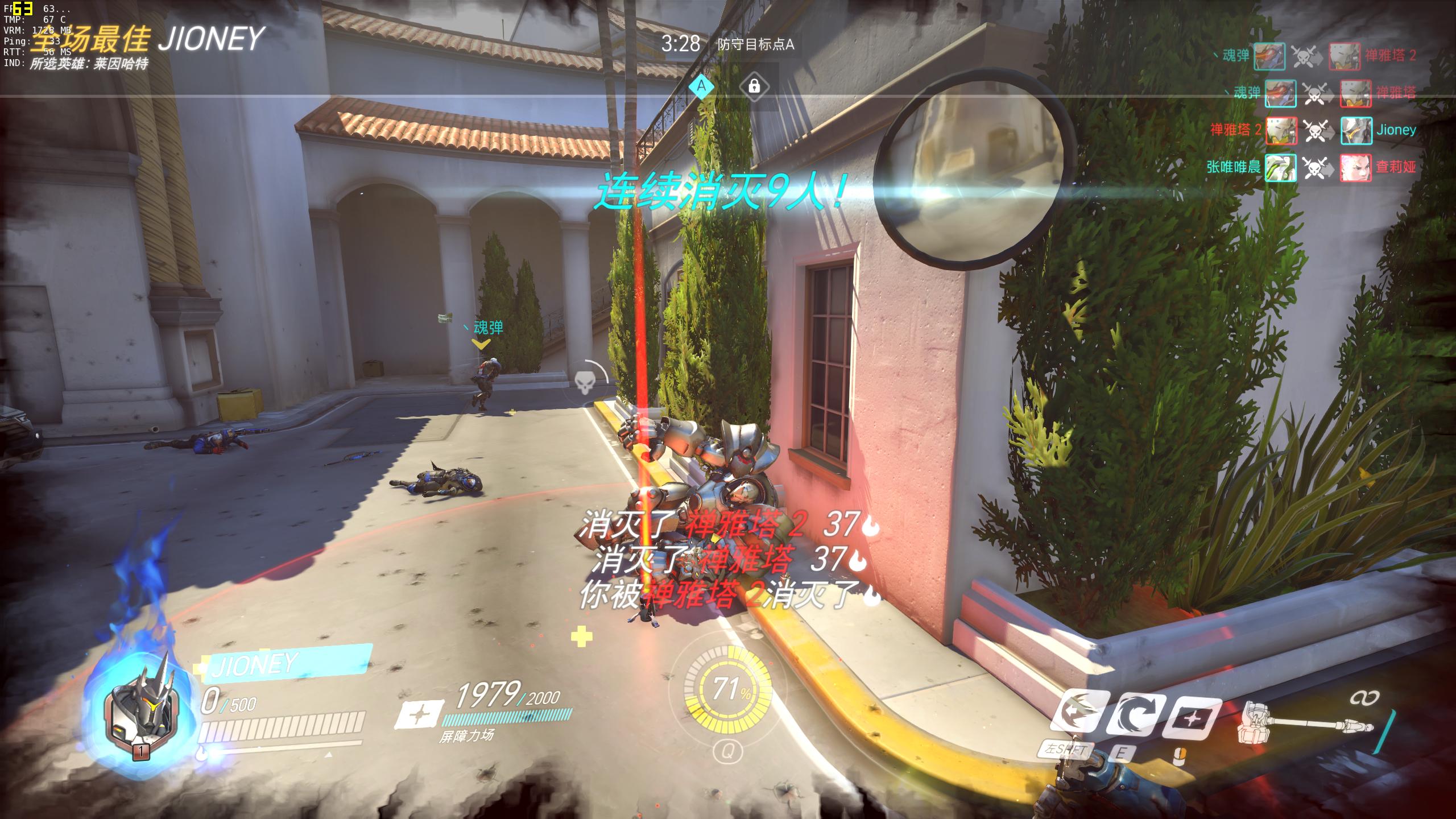Select the rocket hammer weapon icon
Screen dimensions: 1456x819
(x=1308, y=729)
